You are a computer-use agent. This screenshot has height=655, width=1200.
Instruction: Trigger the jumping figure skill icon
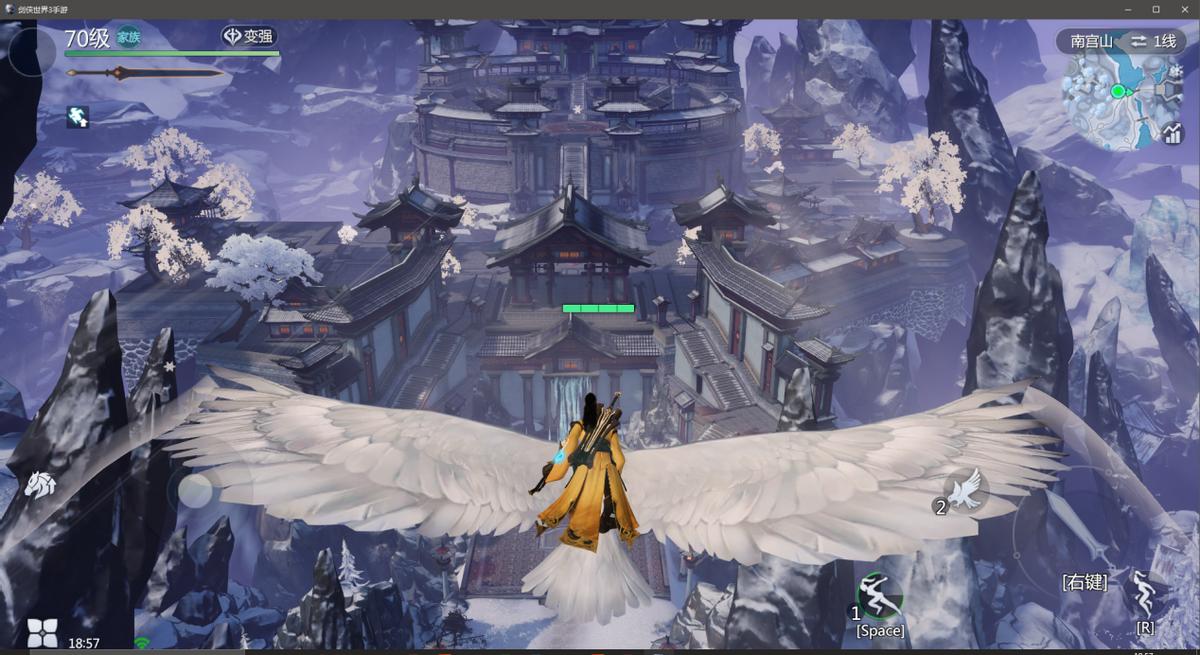coord(1145,591)
